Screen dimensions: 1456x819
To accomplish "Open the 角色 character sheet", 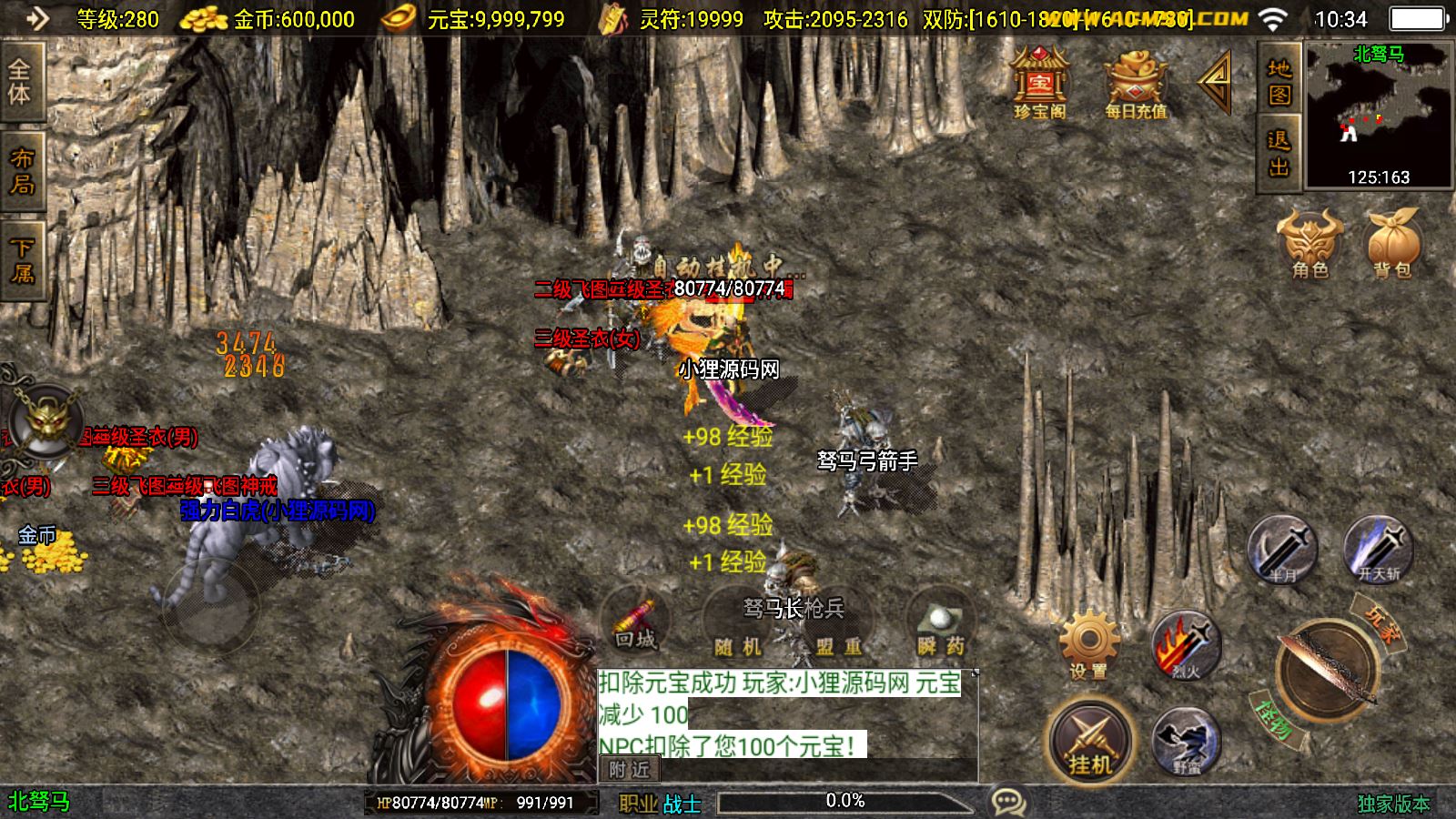I will [x=1310, y=242].
